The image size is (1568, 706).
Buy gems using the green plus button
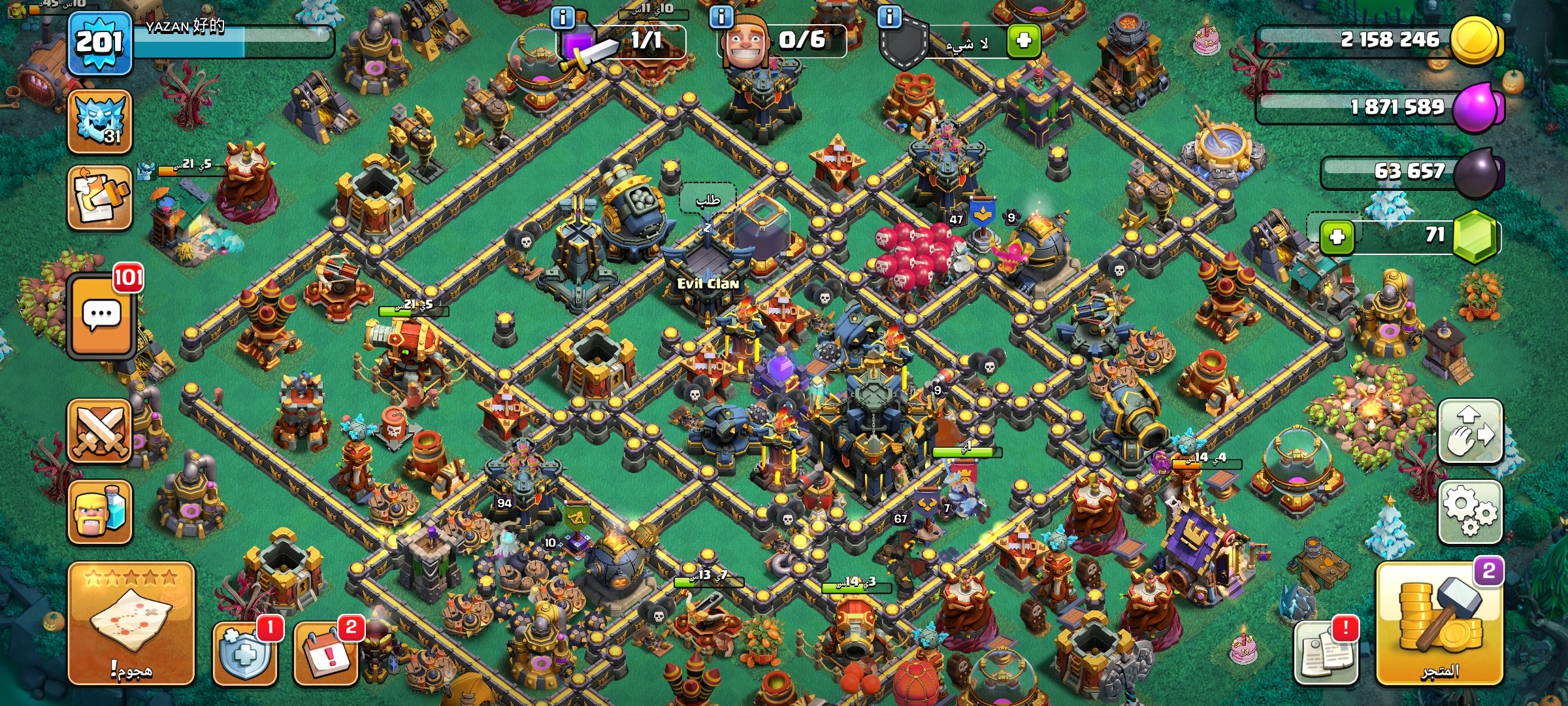click(x=1337, y=236)
